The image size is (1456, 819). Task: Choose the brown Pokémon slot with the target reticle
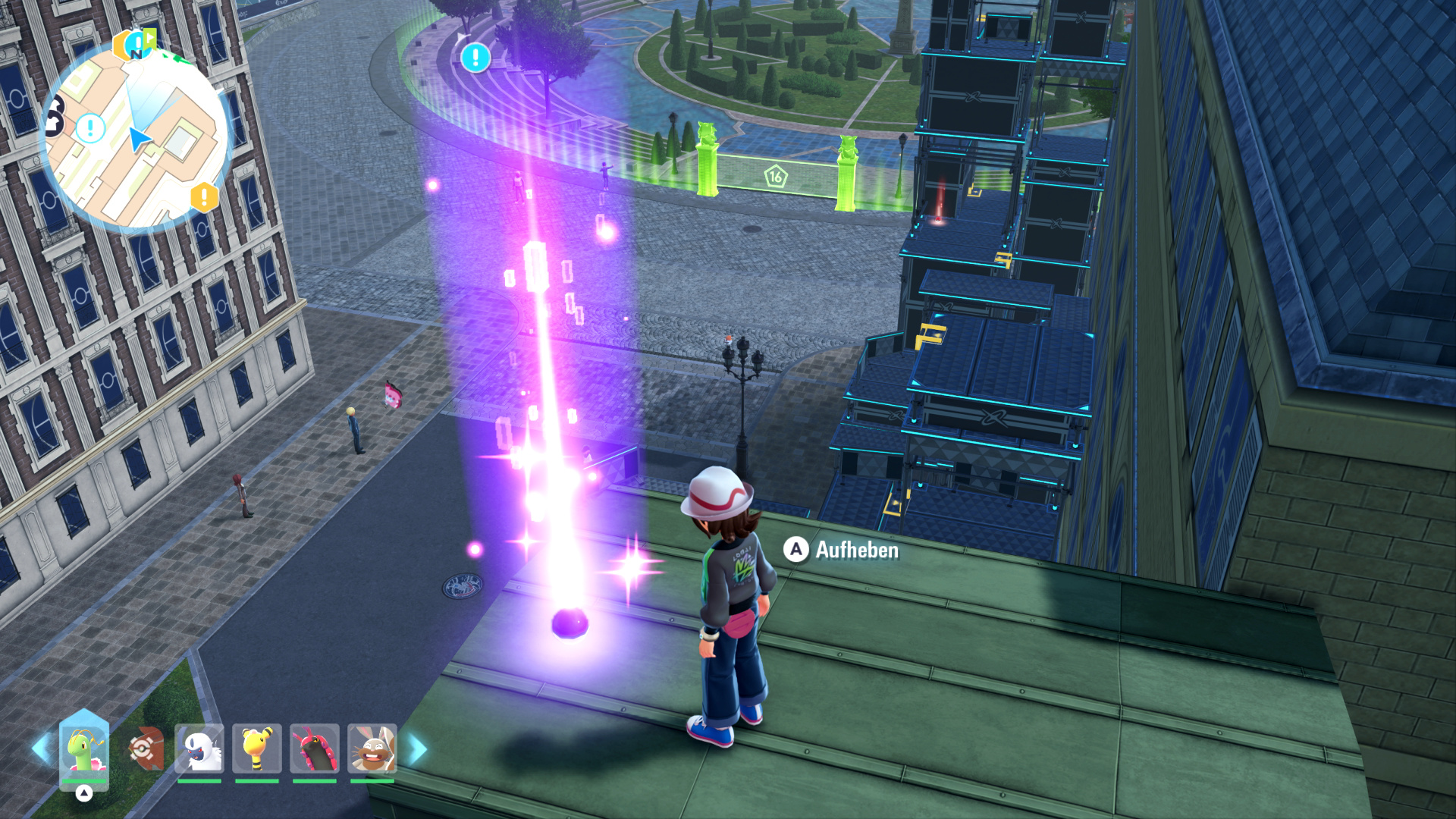pos(145,749)
